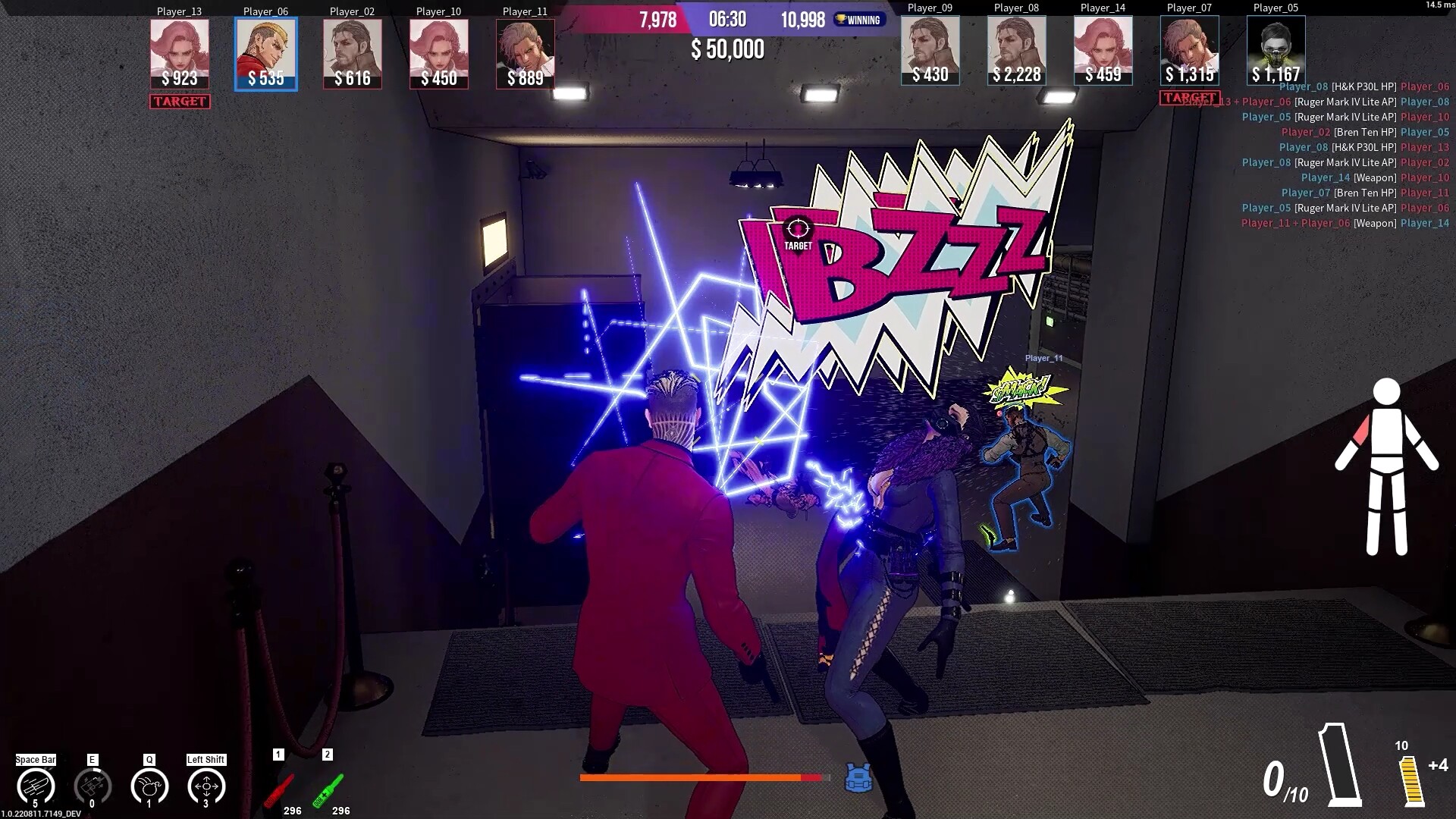Trigger the Q bomb ability
The width and height of the screenshot is (1456, 819).
coord(150,785)
